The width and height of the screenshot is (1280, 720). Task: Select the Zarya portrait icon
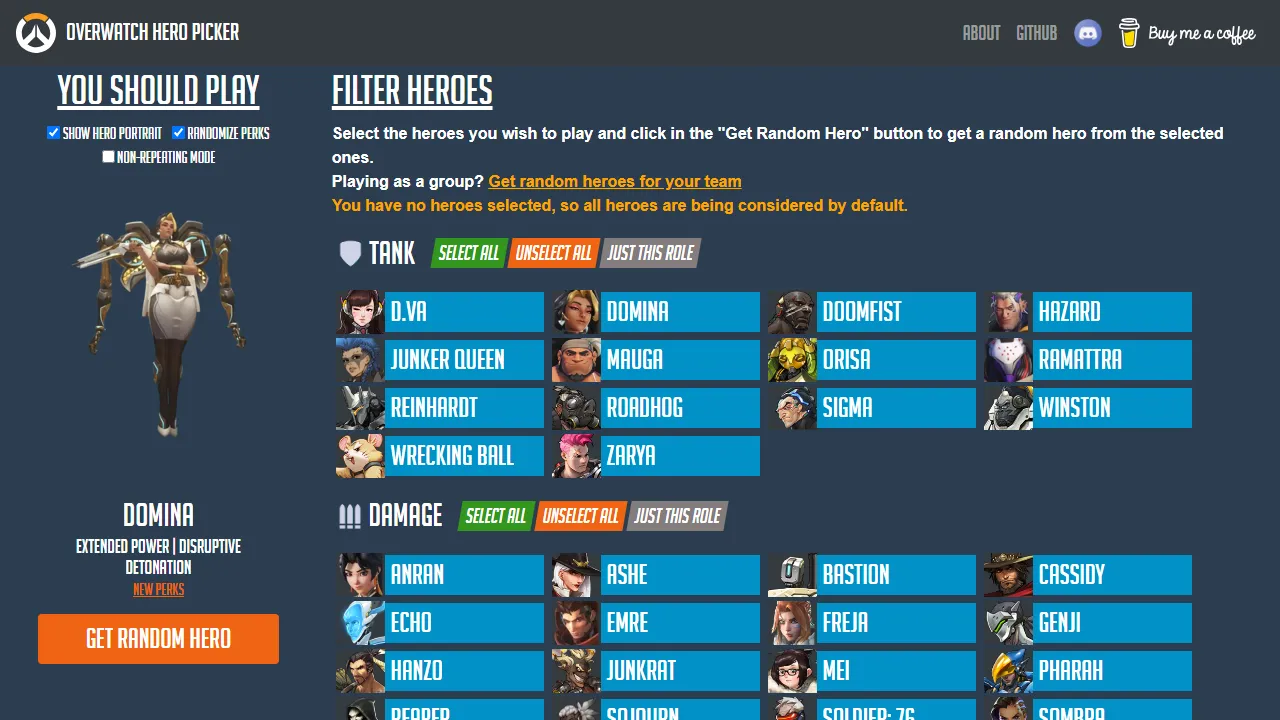576,455
